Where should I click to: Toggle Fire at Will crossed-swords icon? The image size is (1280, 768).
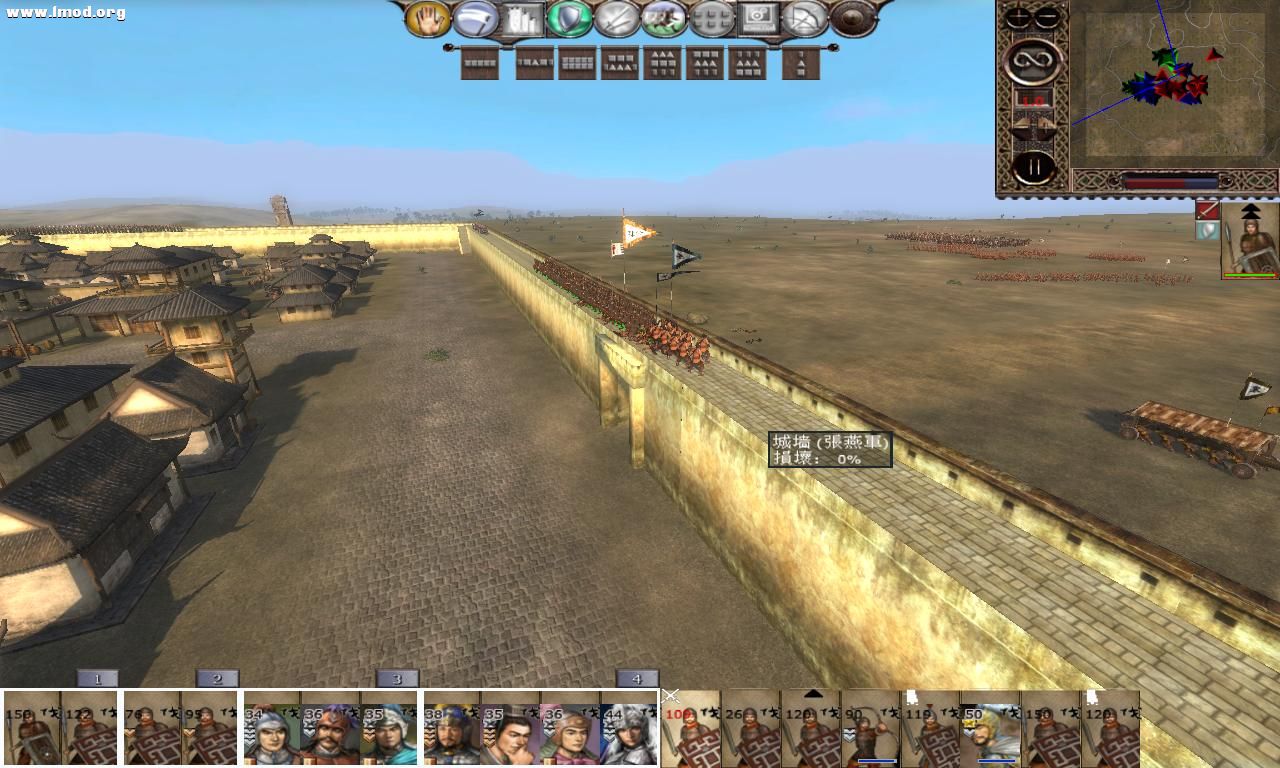pyautogui.click(x=618, y=22)
